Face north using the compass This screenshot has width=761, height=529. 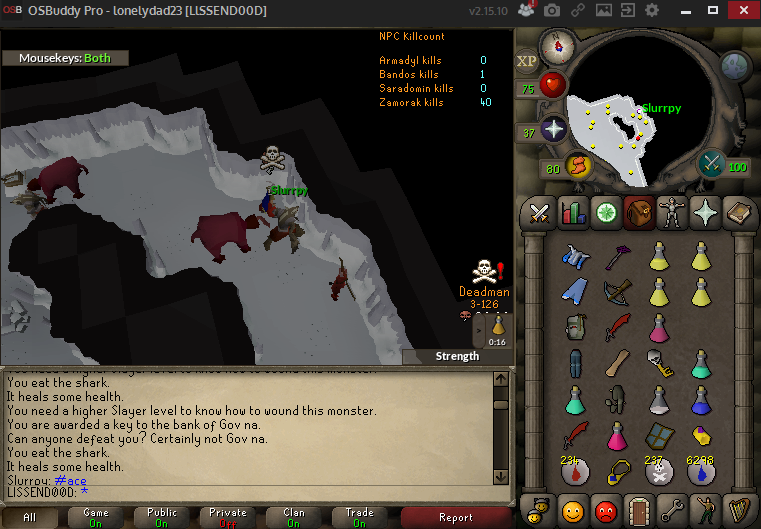point(554,45)
